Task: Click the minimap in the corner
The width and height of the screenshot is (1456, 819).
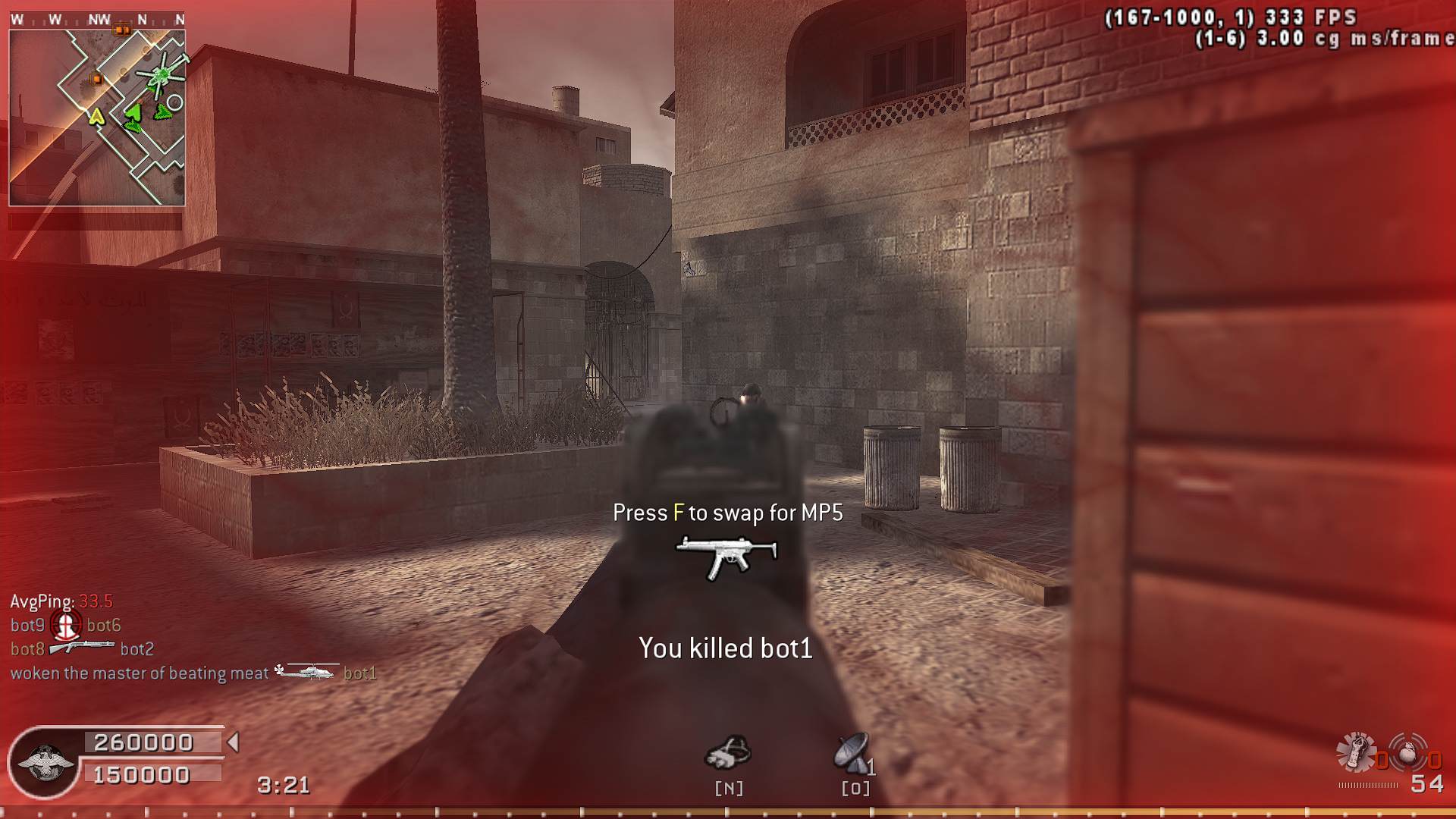Action: pos(97,118)
